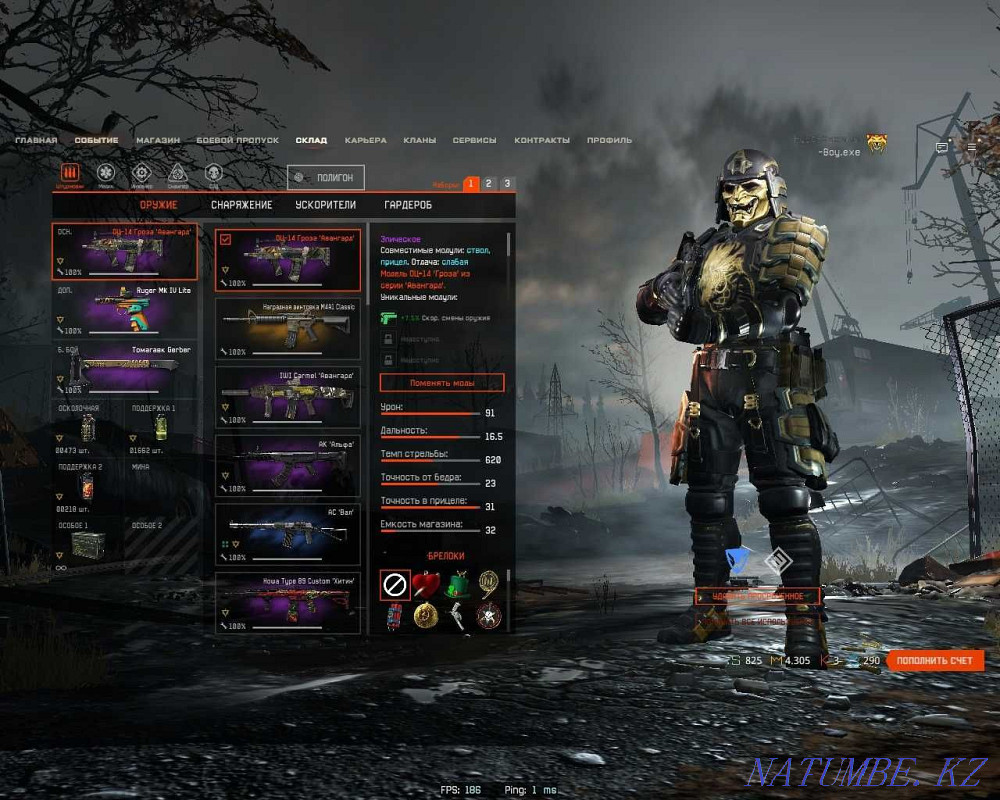Pick the АК 'Альфа' rifle
Screen dimensions: 1000x800
(x=288, y=465)
